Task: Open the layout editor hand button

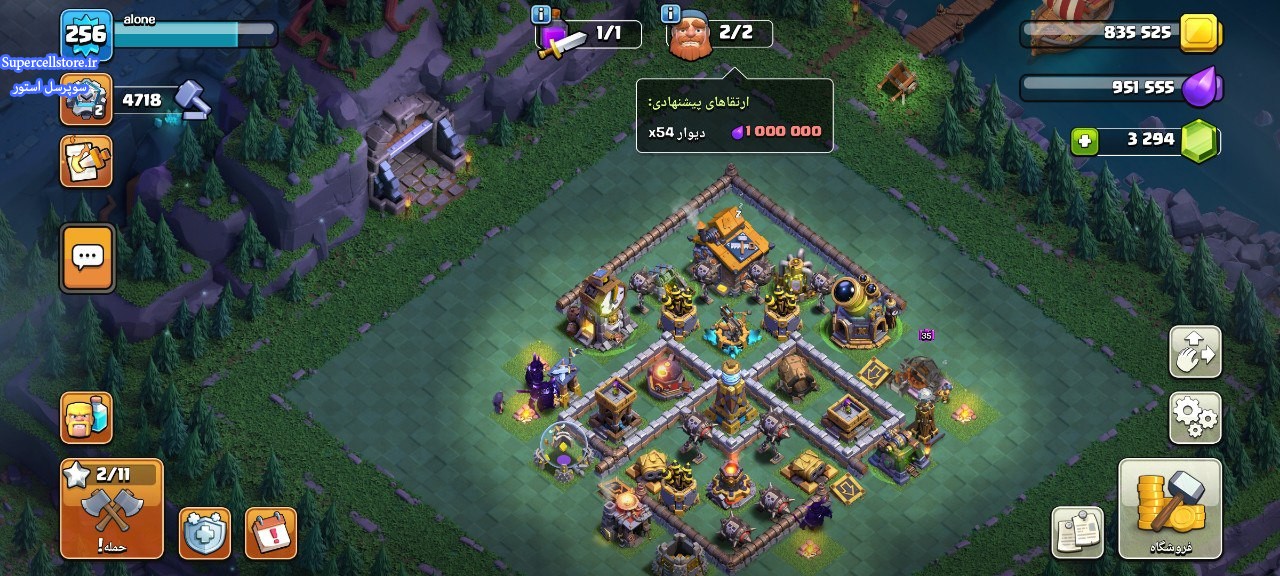Action: (1195, 352)
